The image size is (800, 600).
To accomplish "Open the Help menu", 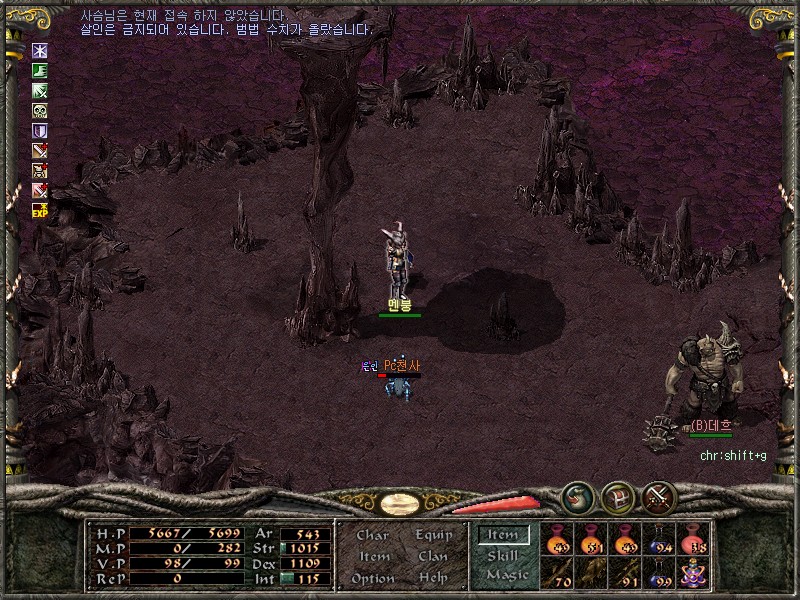I will click(x=433, y=577).
